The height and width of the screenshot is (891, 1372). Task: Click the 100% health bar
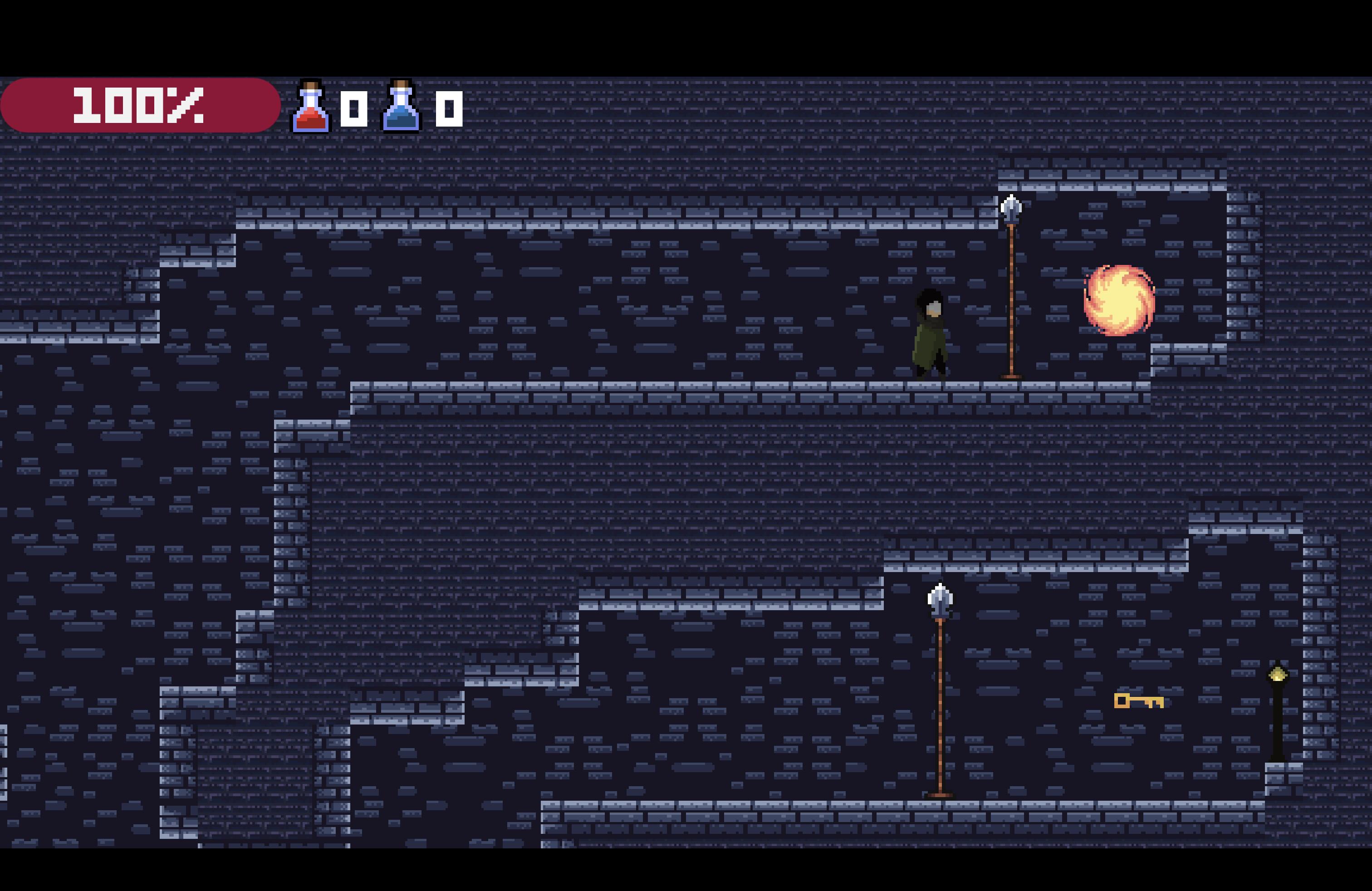tap(140, 107)
